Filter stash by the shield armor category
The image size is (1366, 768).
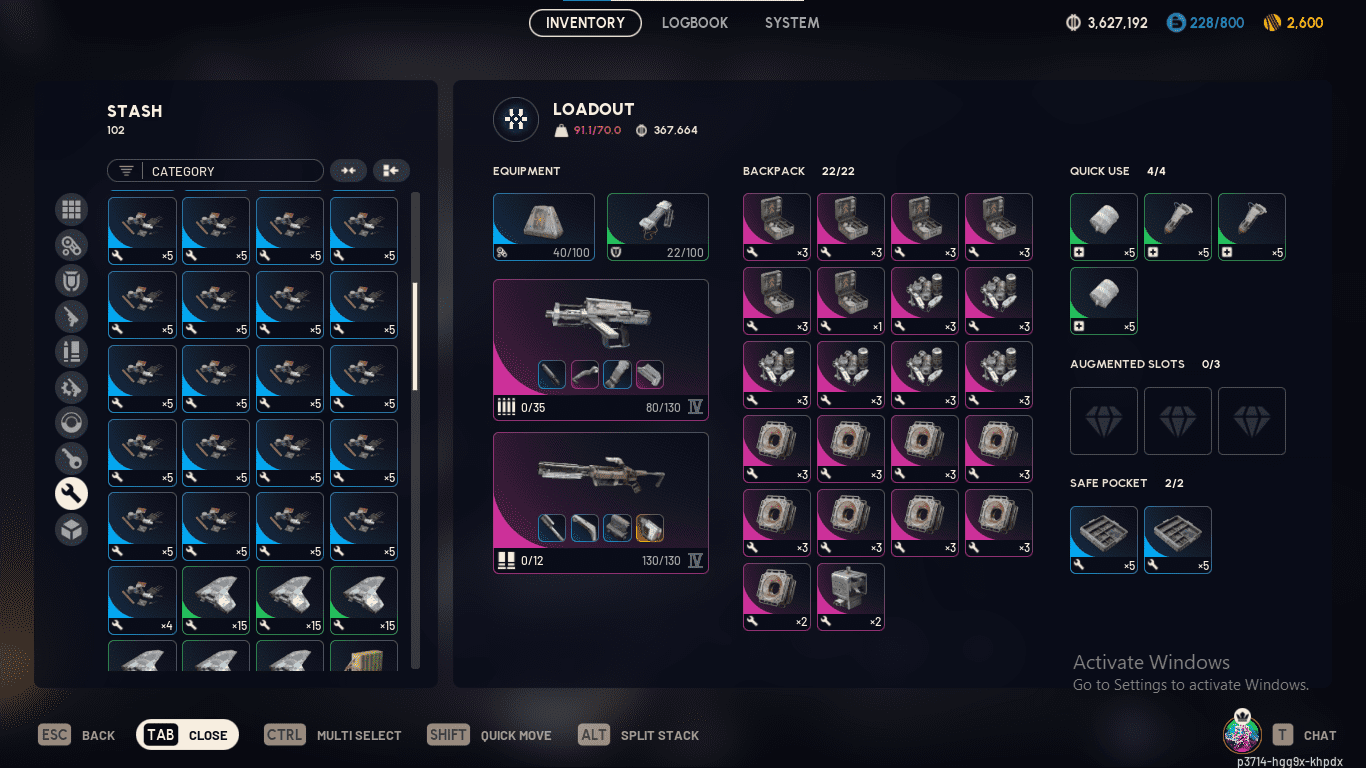(x=71, y=281)
